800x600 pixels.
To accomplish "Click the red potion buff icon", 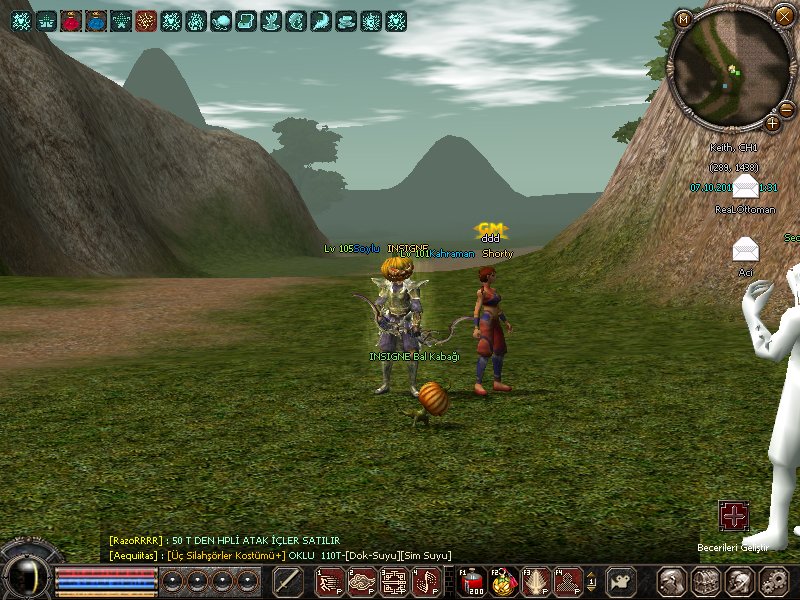I will click(72, 20).
